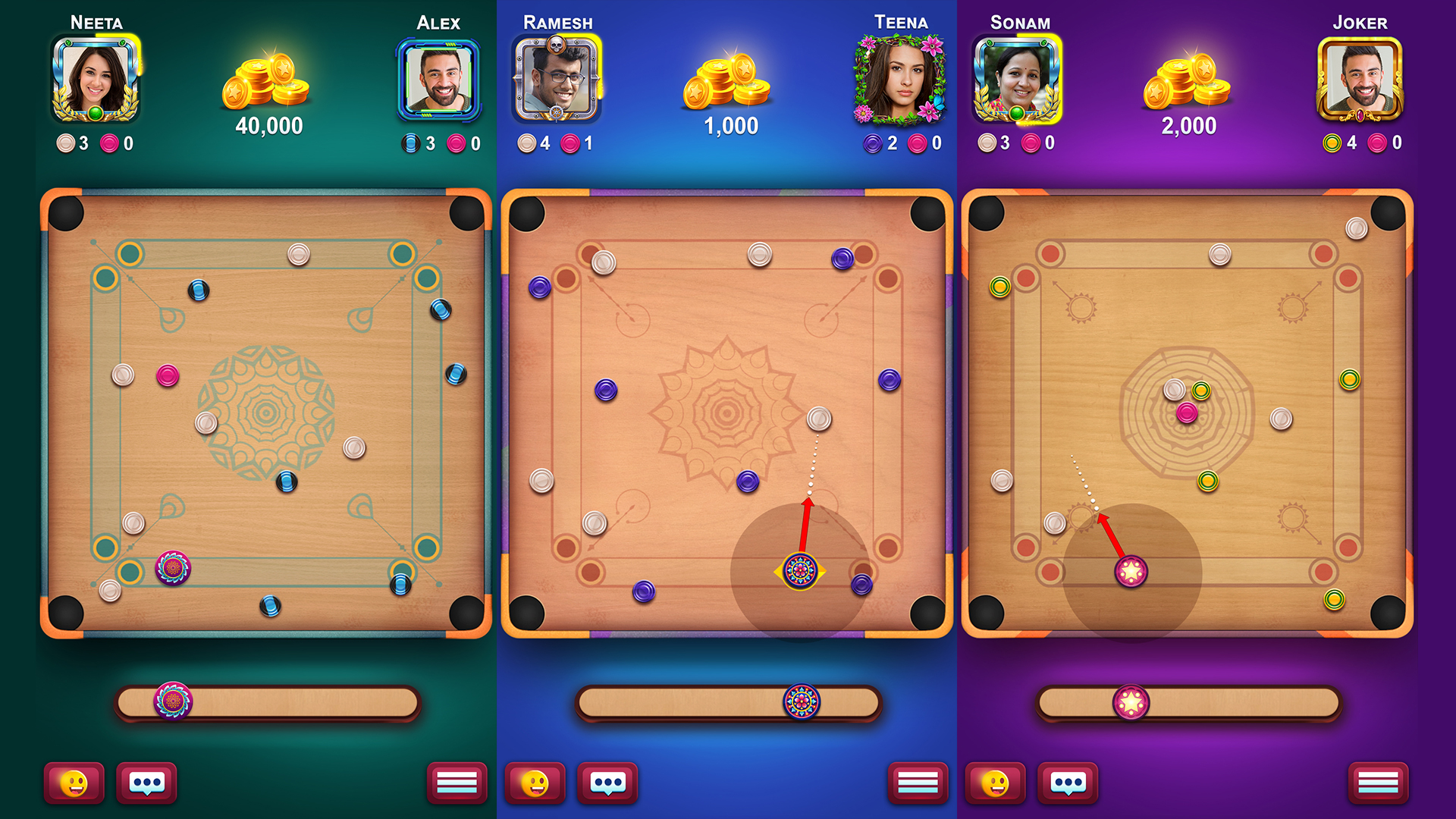Select the pink queen coin on the purple board
The width and height of the screenshot is (1456, 819).
[1186, 413]
